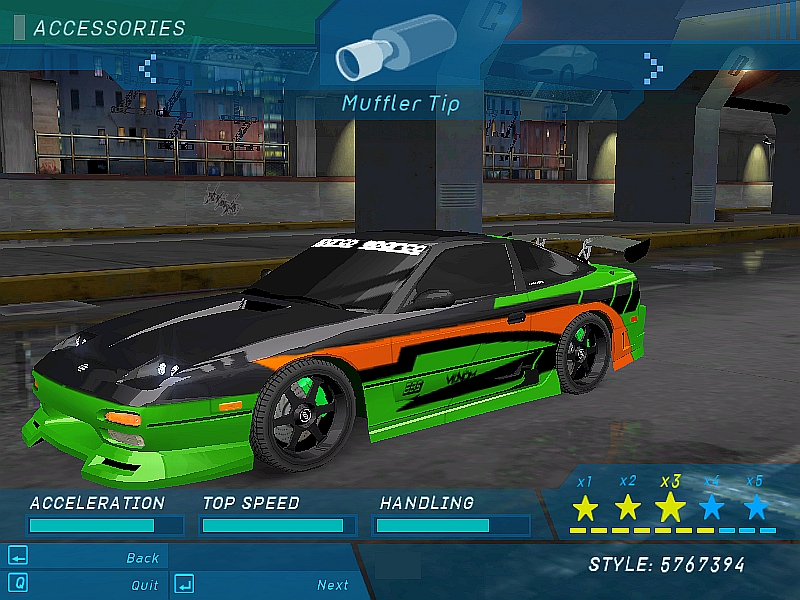800x600 pixels.
Task: Go to the previous accessory with left arrow
Action: point(148,68)
